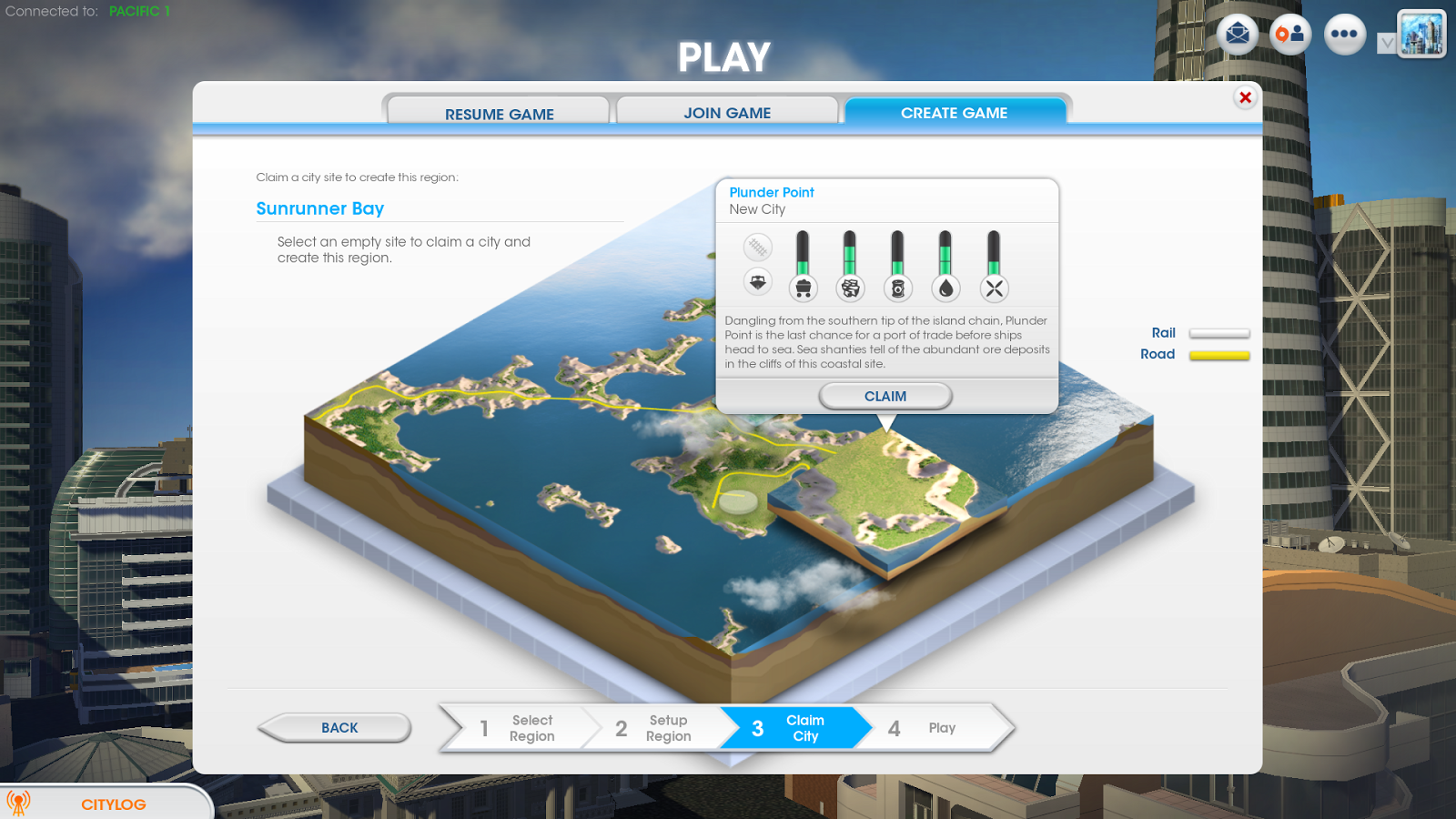Click the rail availability icon in the city panel
The height and width of the screenshot is (819, 1456).
pyautogui.click(x=758, y=247)
